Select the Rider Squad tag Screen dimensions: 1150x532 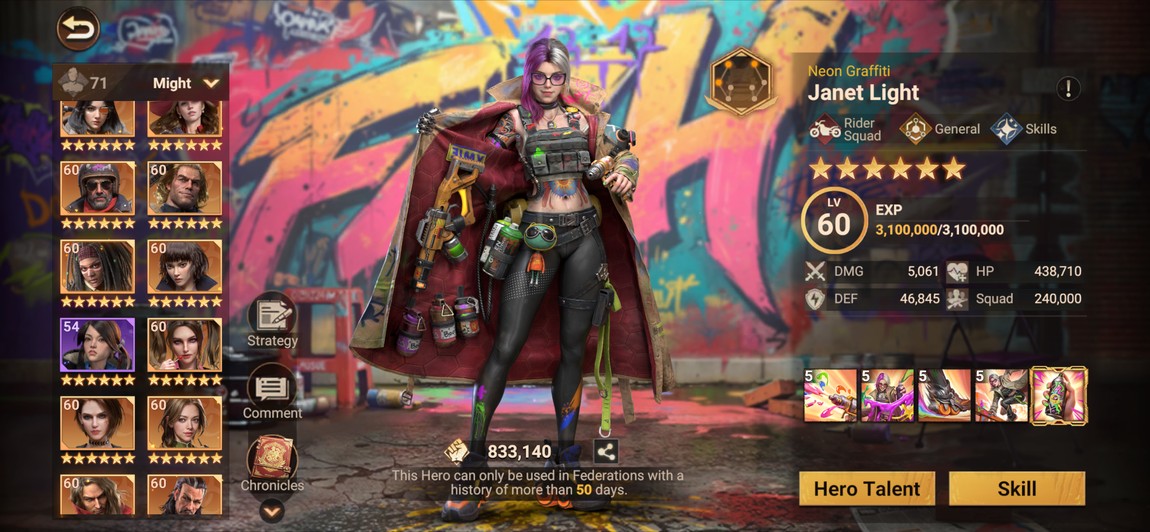(845, 129)
